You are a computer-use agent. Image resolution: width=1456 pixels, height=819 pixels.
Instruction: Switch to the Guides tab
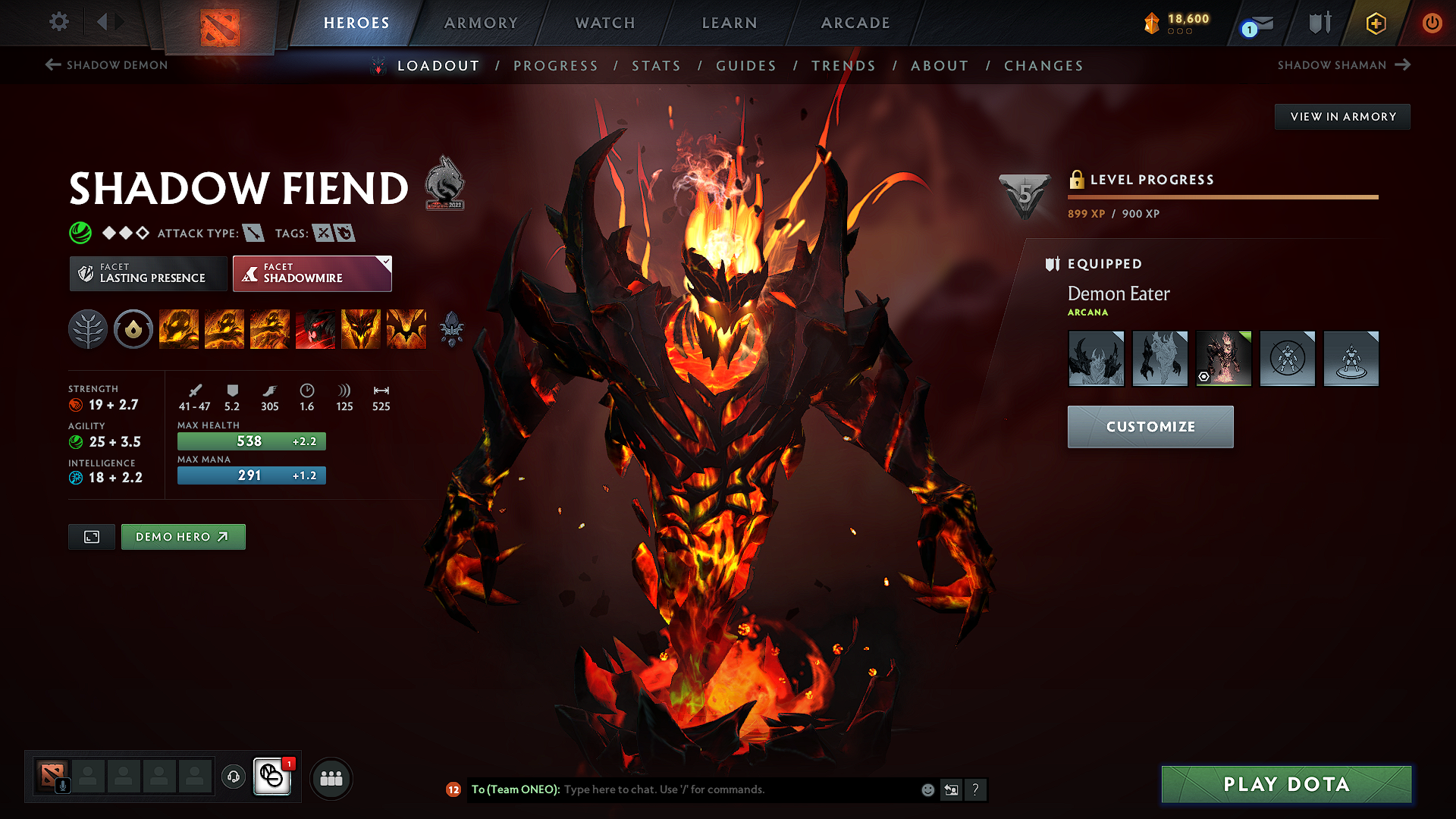[x=746, y=66]
